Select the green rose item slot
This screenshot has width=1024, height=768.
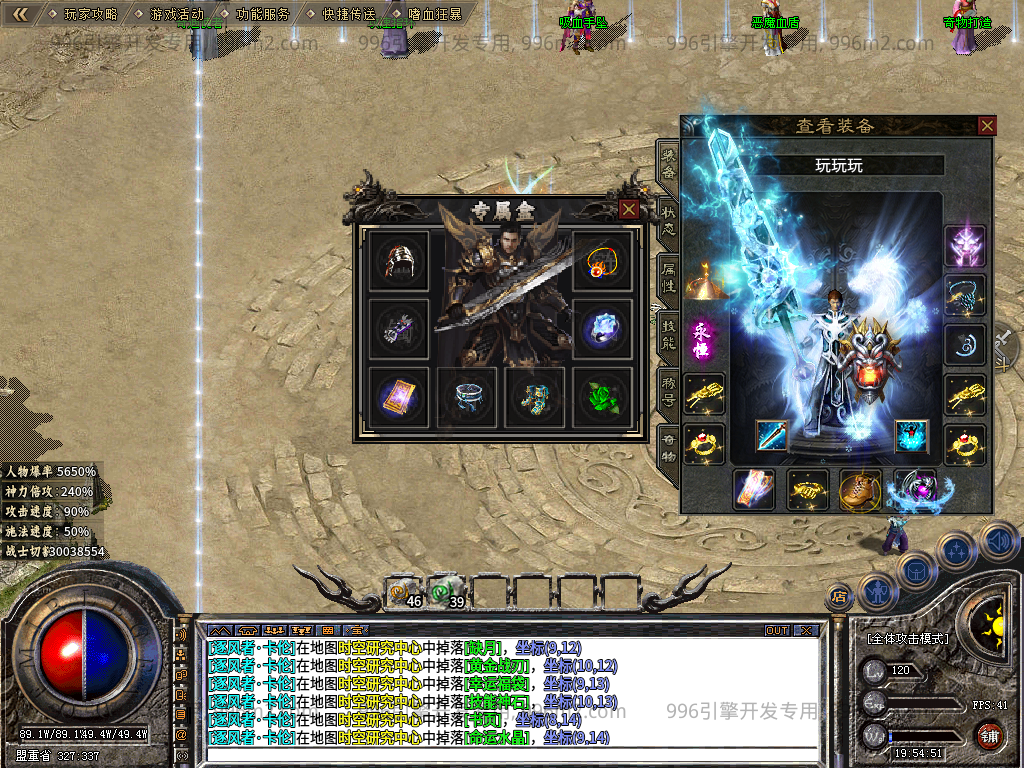602,396
